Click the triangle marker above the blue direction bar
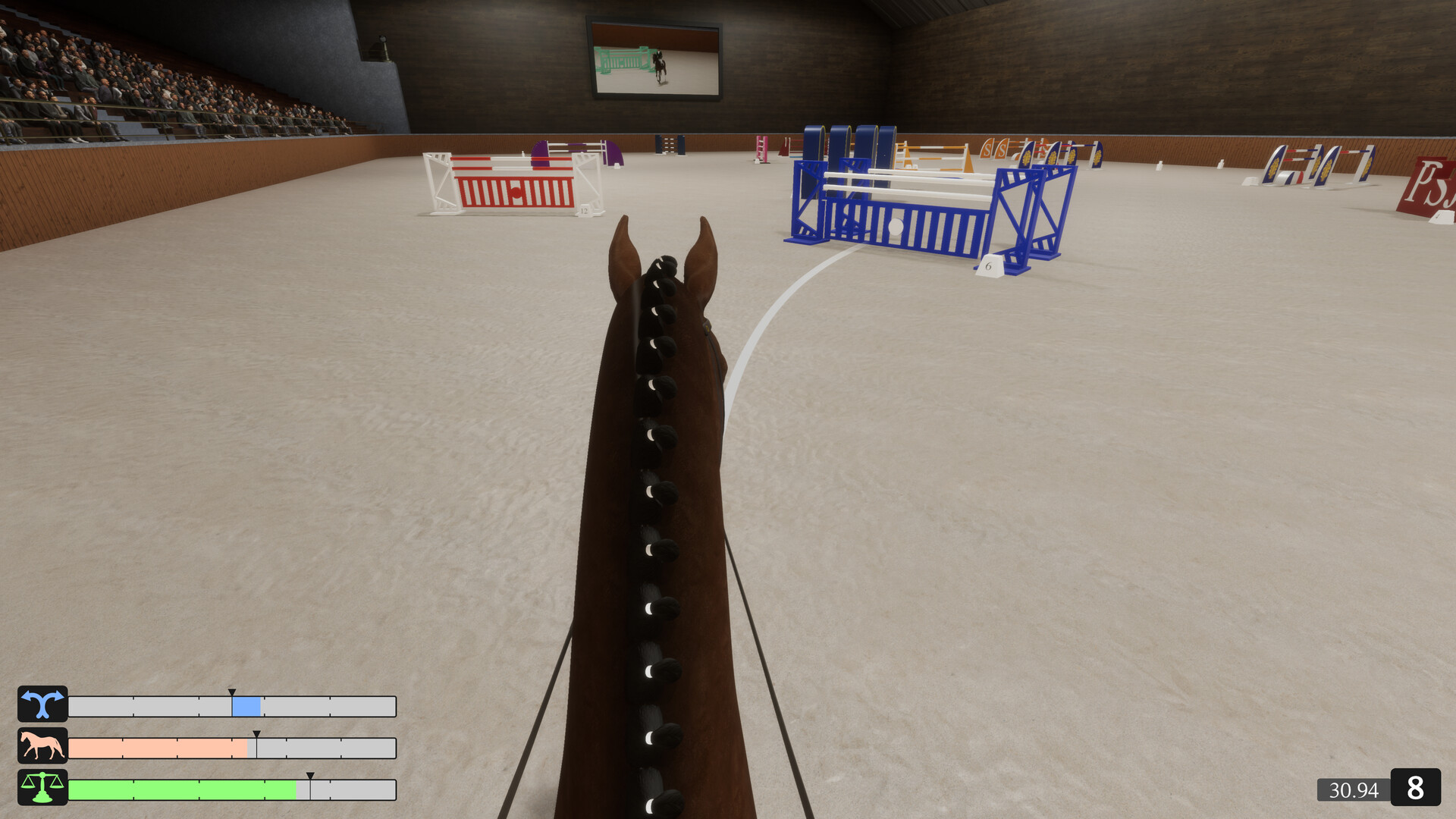The height and width of the screenshot is (819, 1456). click(x=231, y=693)
